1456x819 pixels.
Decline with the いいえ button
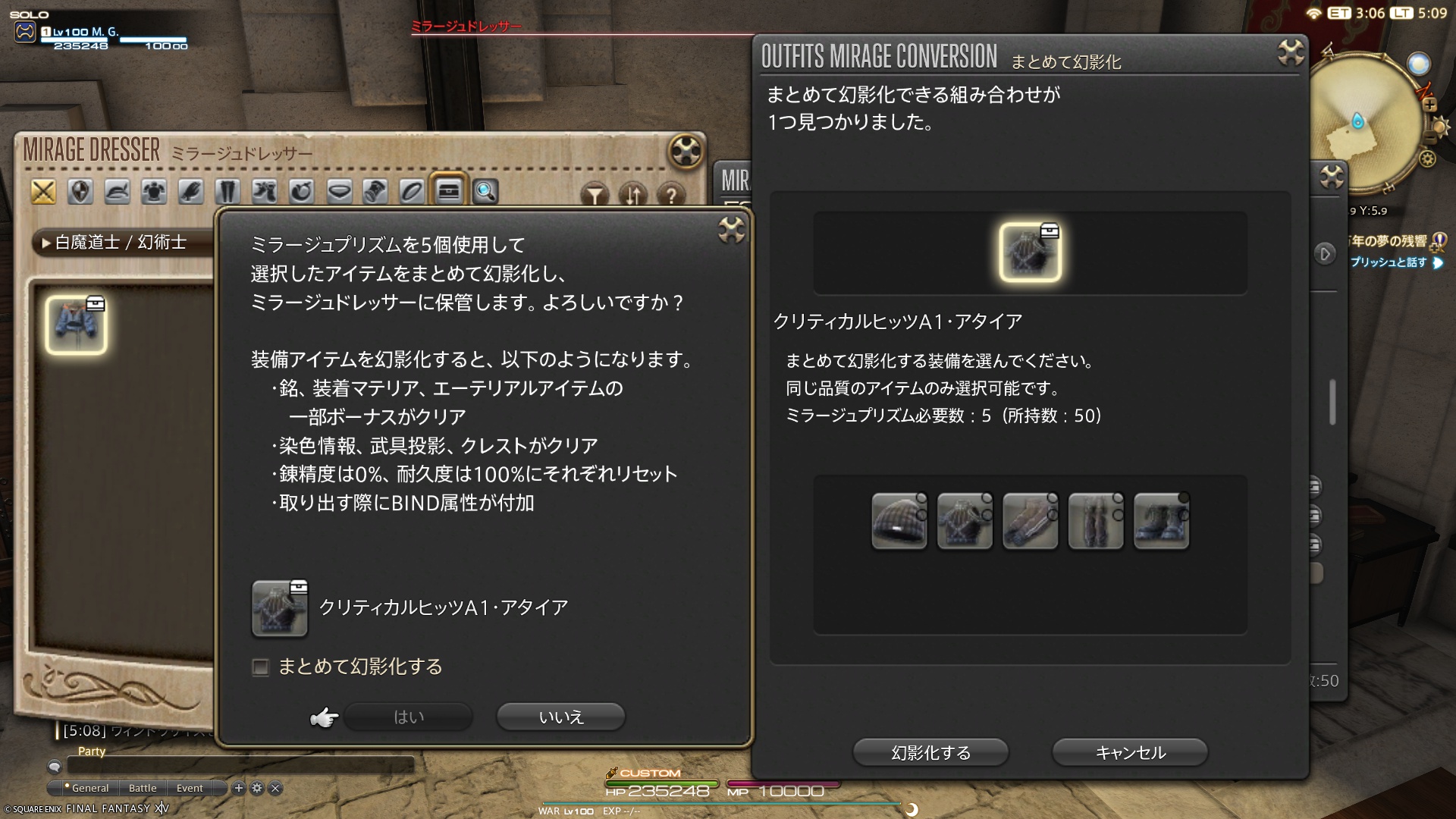click(560, 717)
